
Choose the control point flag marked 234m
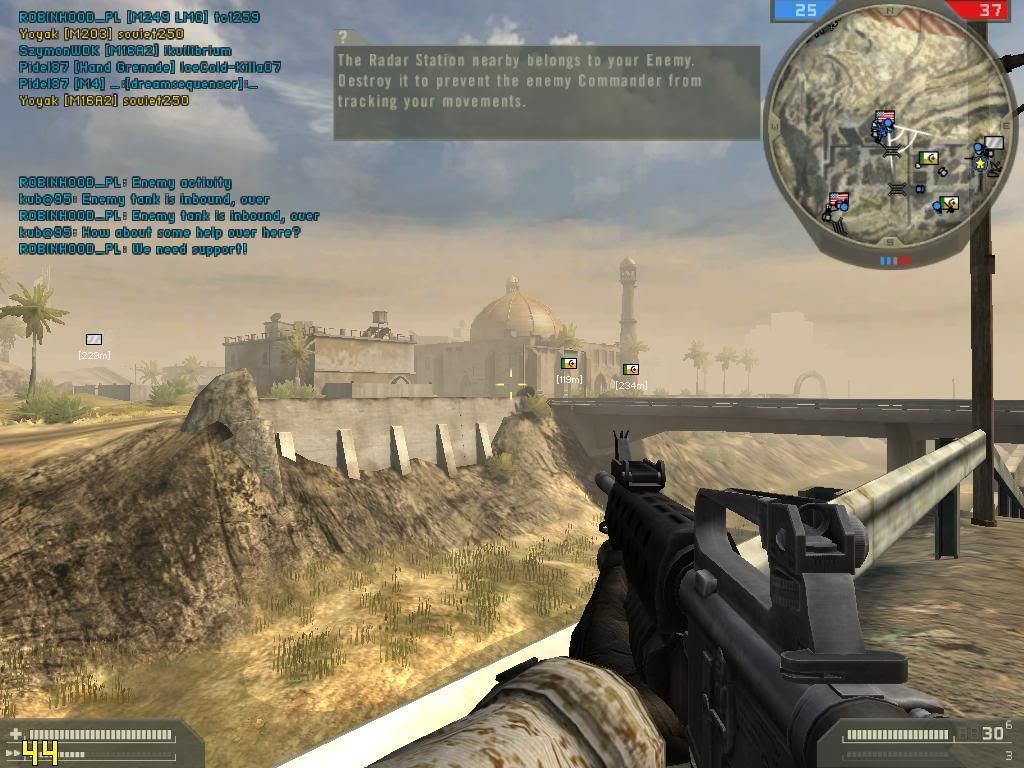[x=630, y=370]
